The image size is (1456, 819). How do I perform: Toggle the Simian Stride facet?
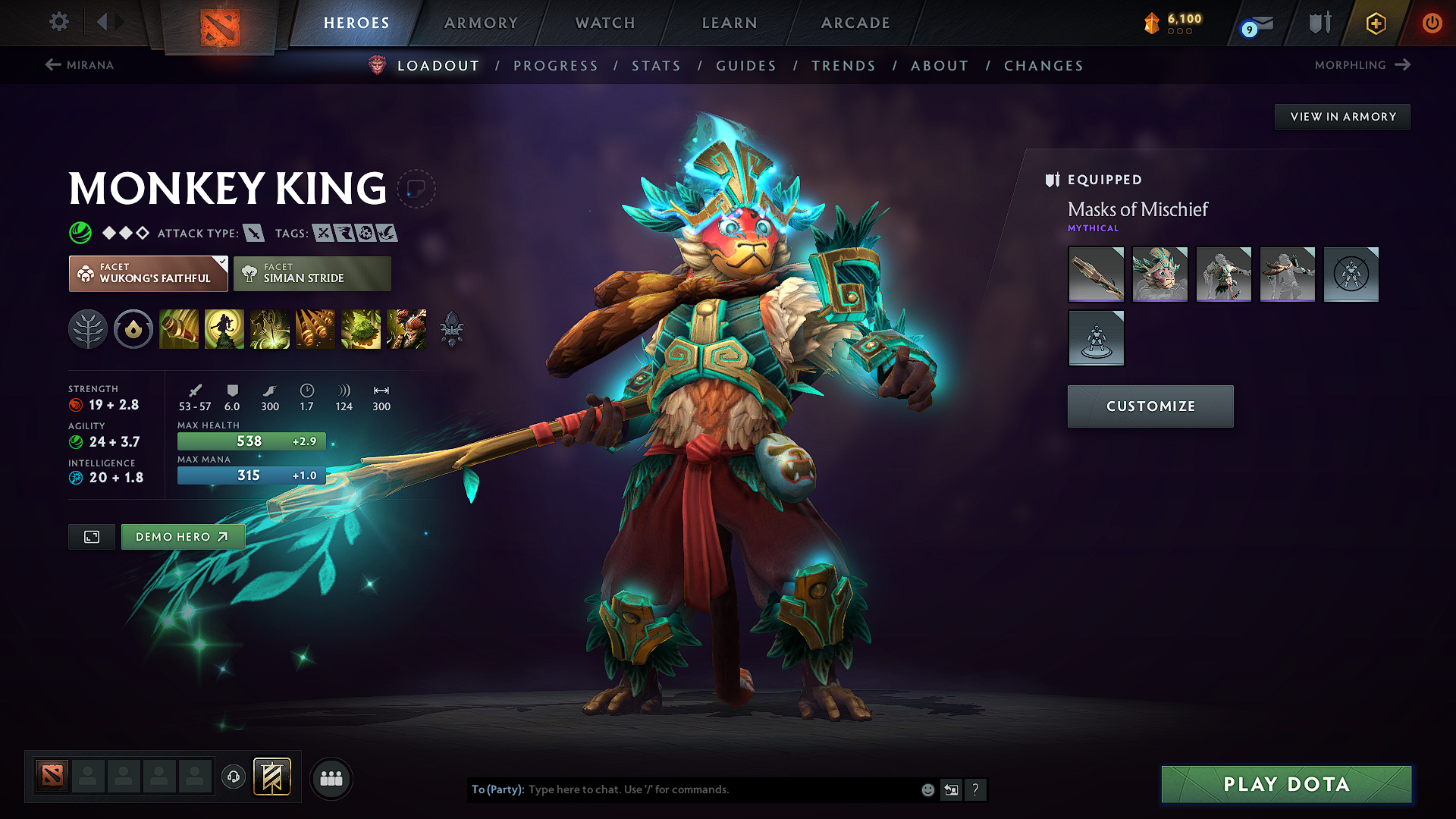[312, 273]
